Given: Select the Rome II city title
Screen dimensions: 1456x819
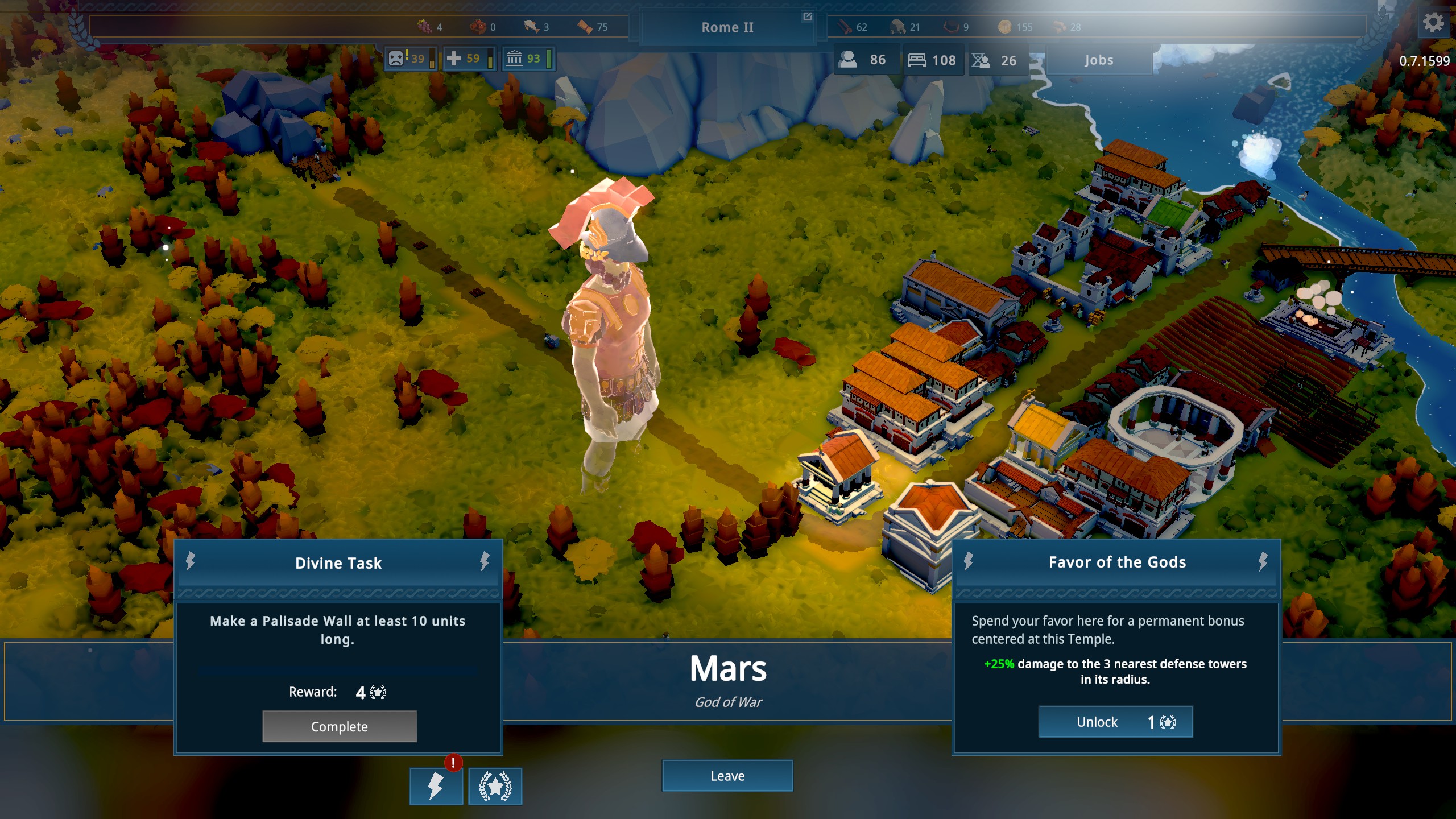Looking at the screenshot, I should 728,27.
